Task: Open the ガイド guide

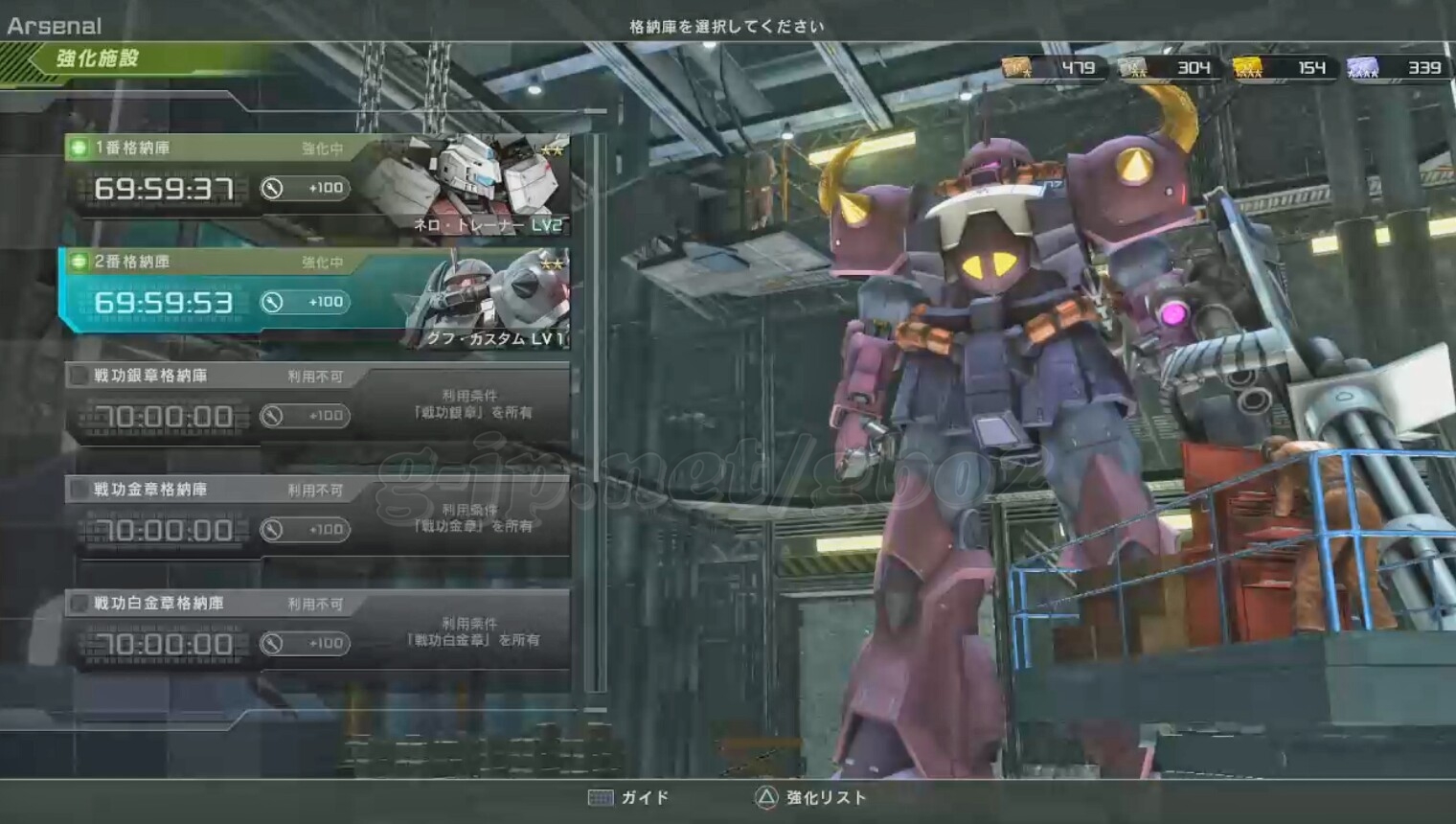Action: (x=629, y=797)
